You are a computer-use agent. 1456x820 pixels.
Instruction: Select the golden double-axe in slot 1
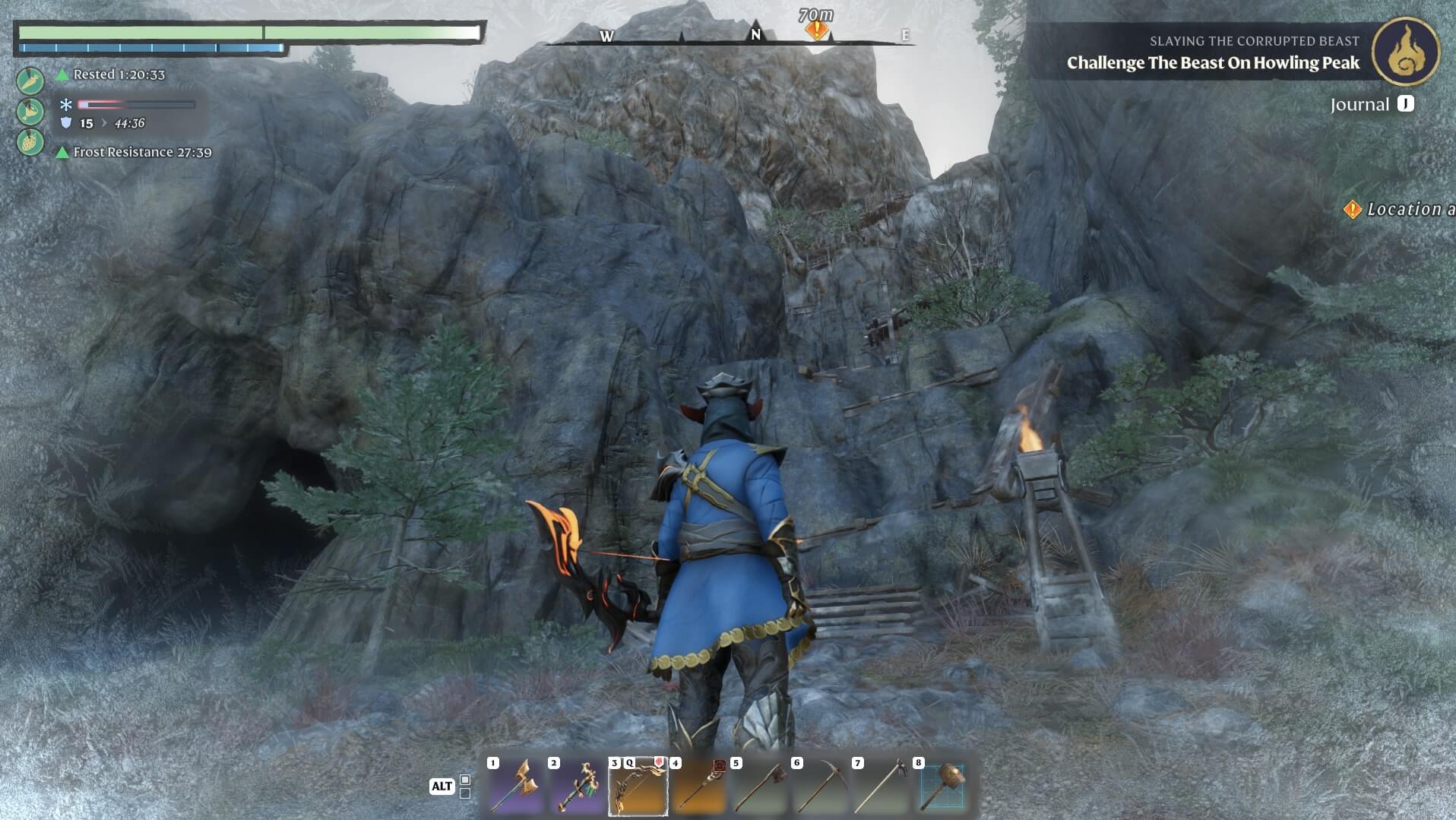(x=515, y=787)
